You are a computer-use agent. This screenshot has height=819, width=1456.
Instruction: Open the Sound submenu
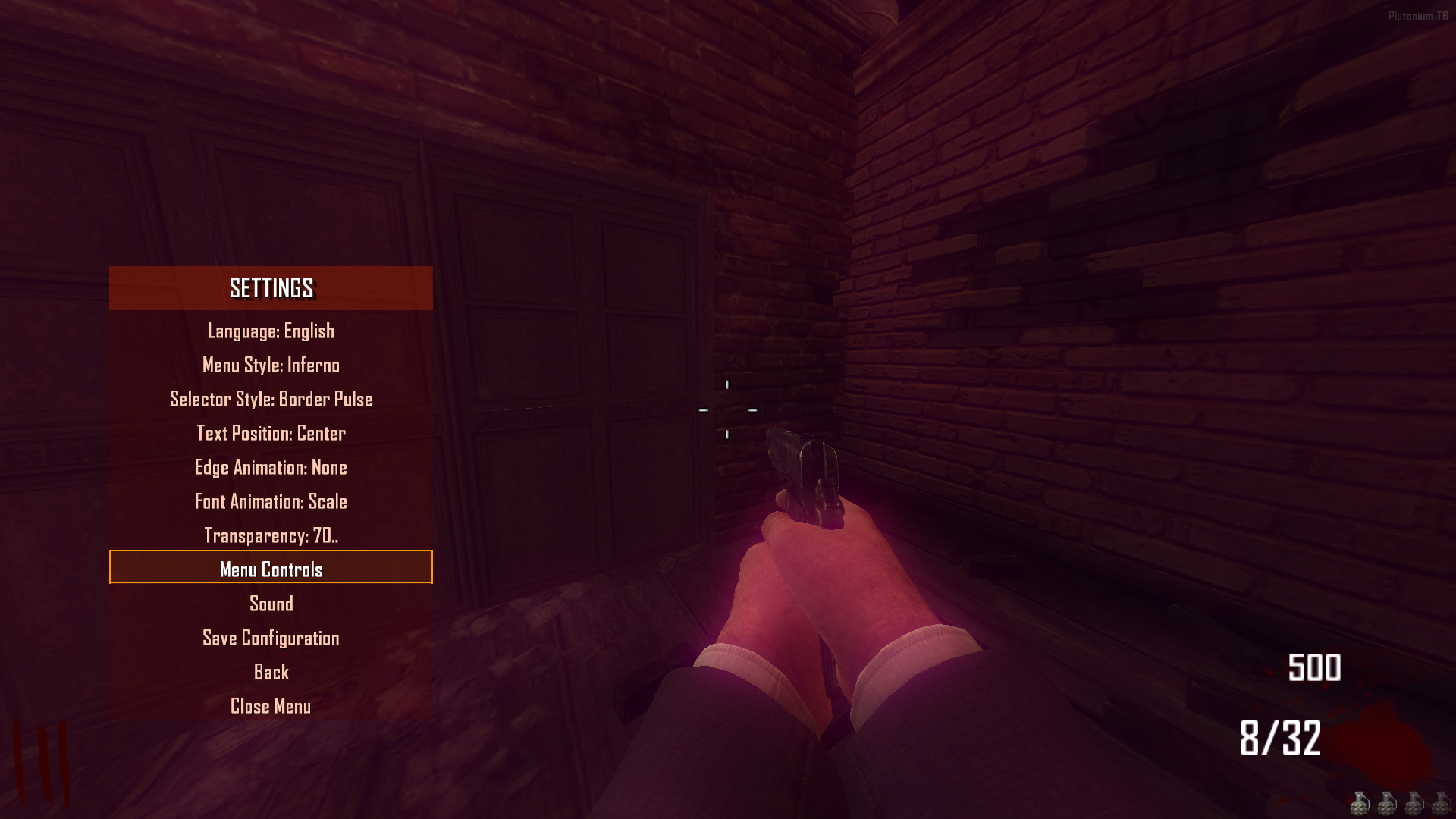tap(271, 604)
